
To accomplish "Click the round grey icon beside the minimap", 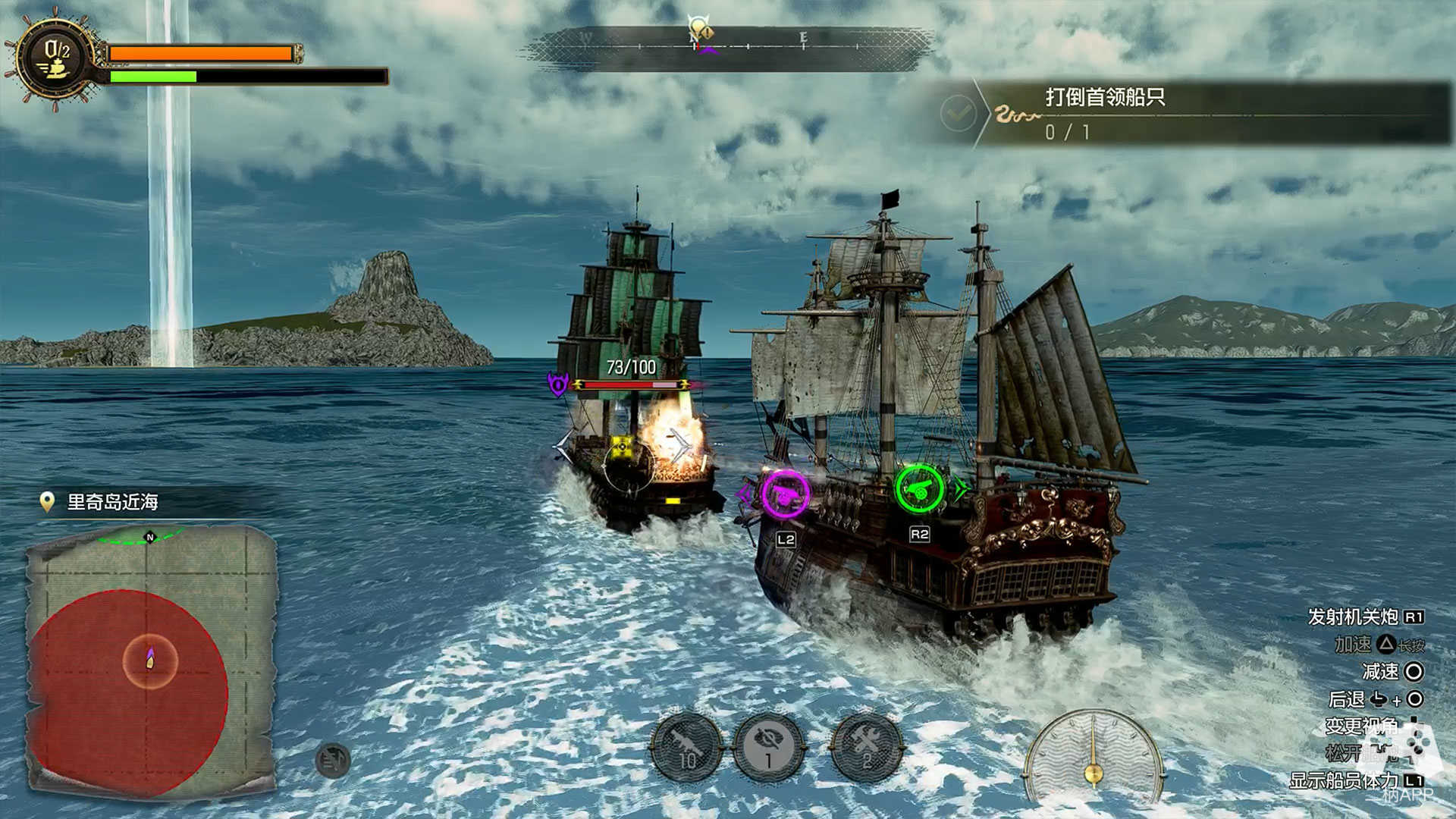I will [x=333, y=760].
